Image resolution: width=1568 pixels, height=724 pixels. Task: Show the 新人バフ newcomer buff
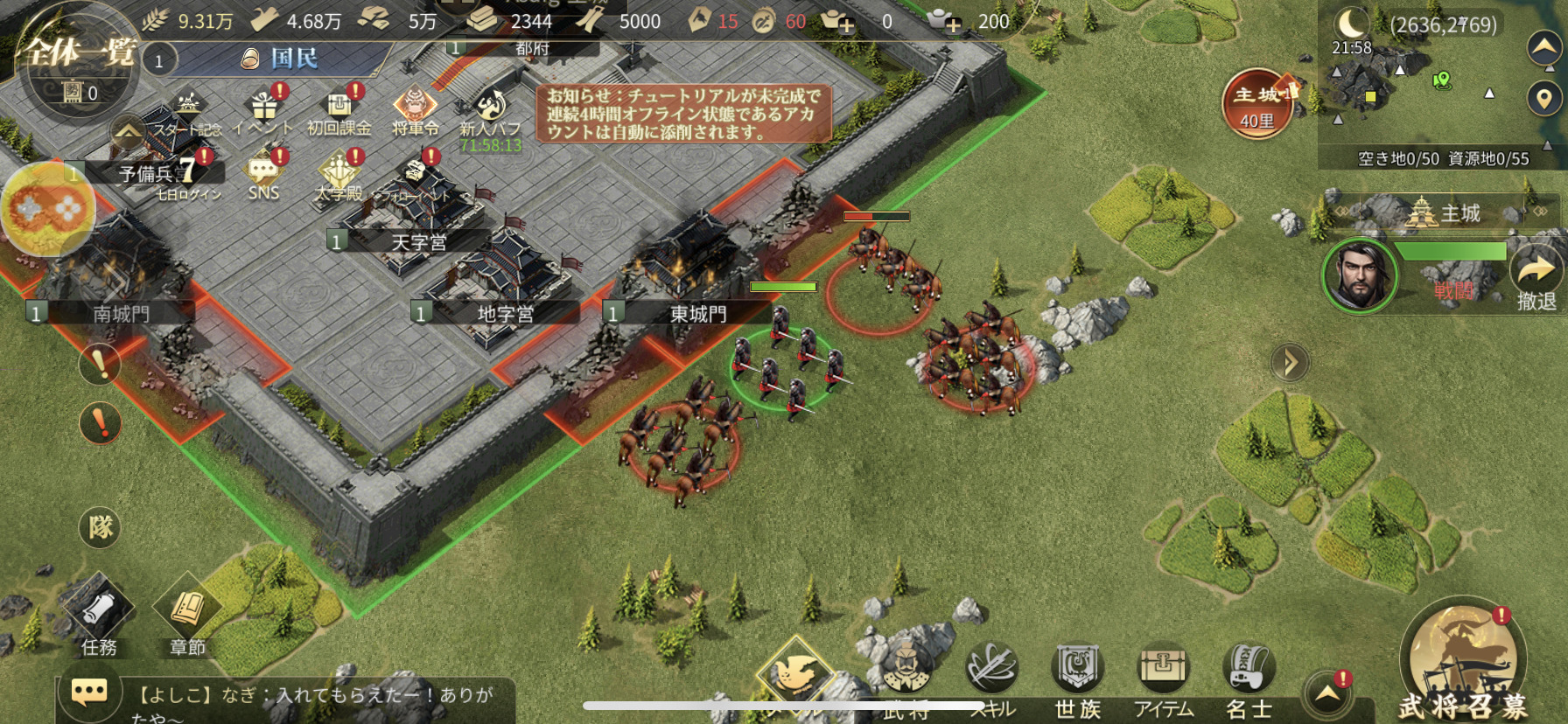(x=490, y=109)
